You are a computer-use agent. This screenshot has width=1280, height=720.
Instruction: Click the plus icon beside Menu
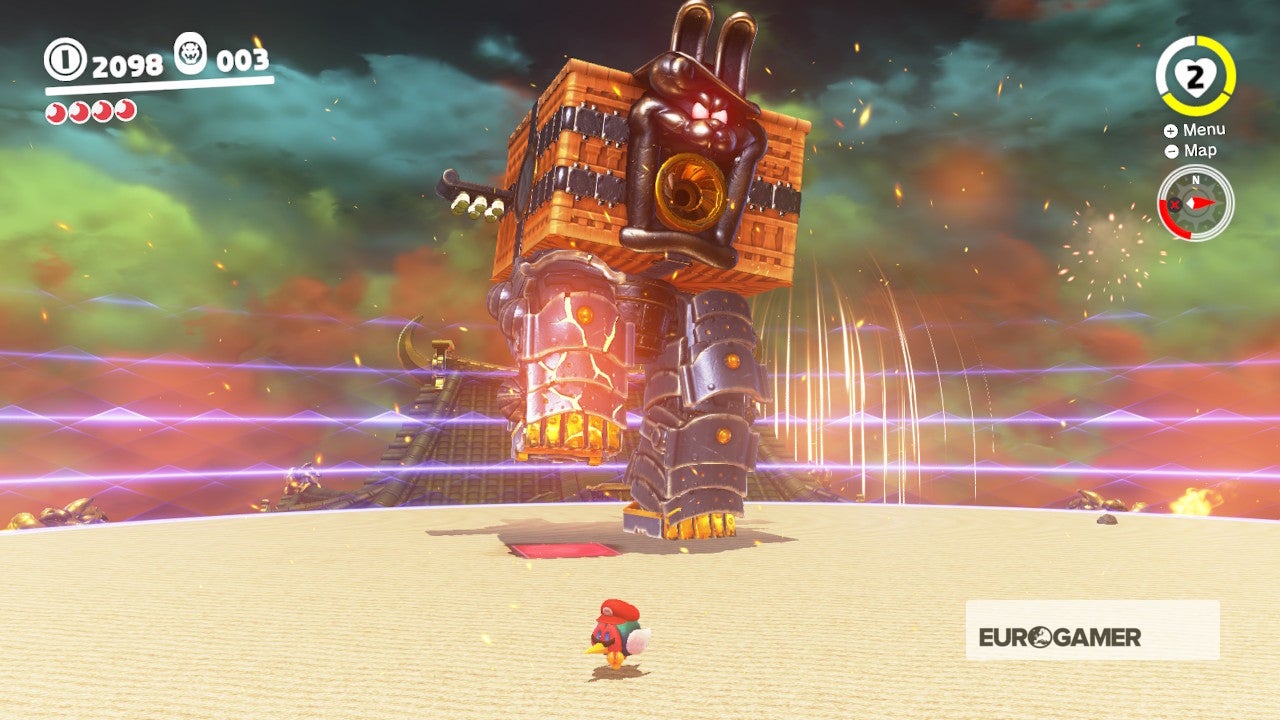click(x=1170, y=131)
